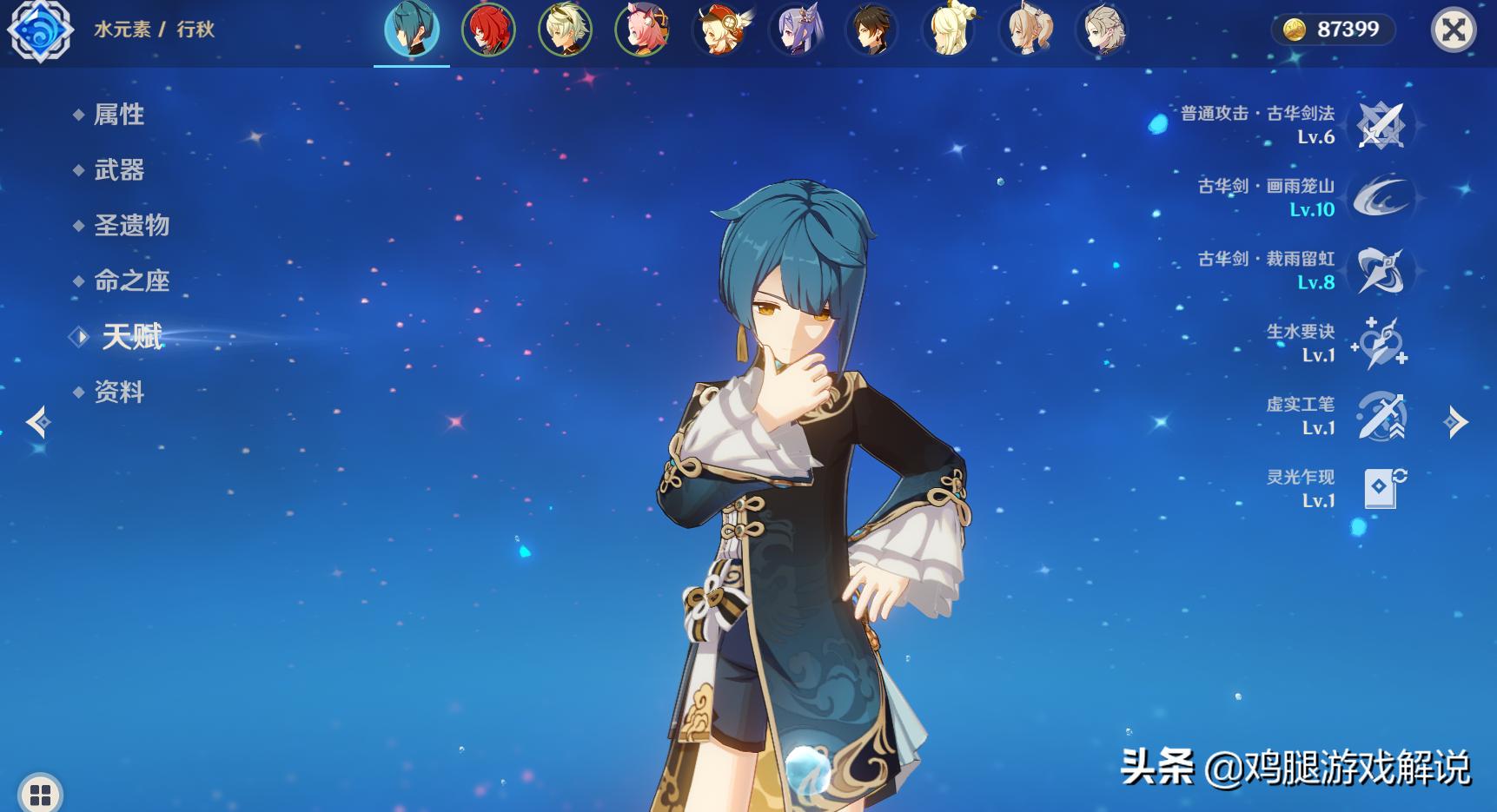Viewport: 1497px width, 812px height.
Task: Open the 古华剑·裁雨留虹 burst talent
Action: tap(1381, 271)
